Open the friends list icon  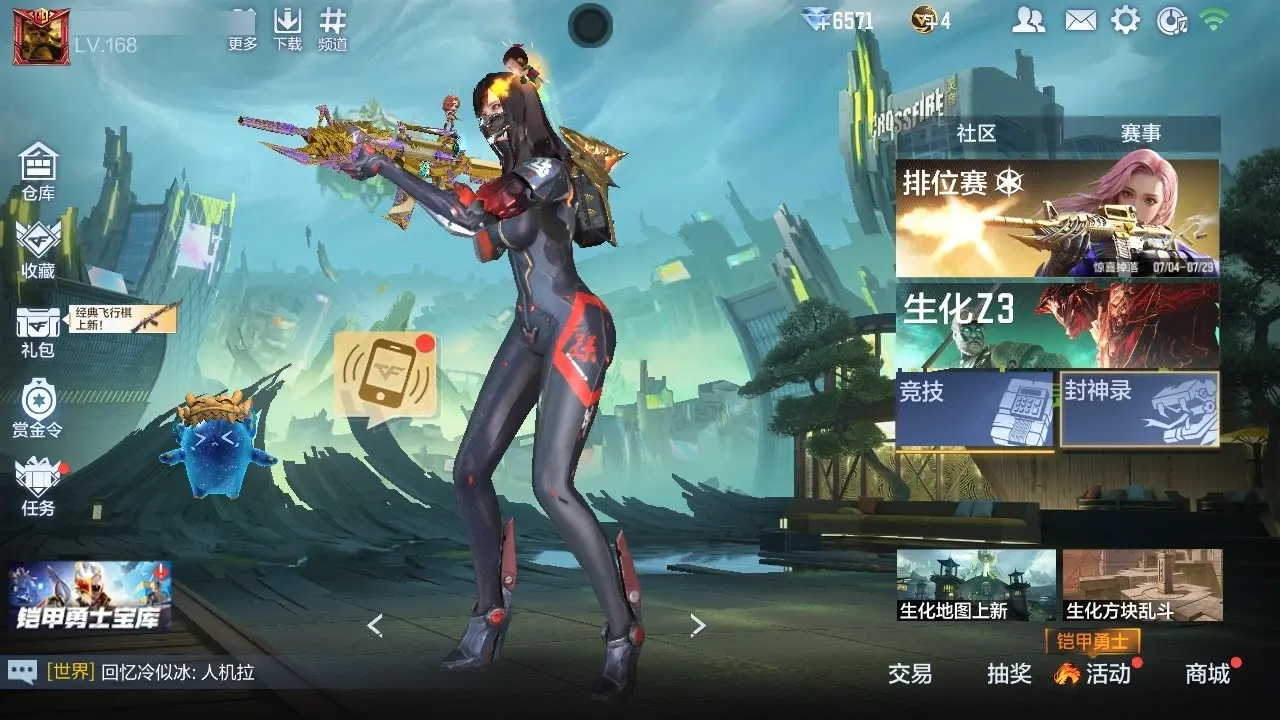pos(1029,20)
